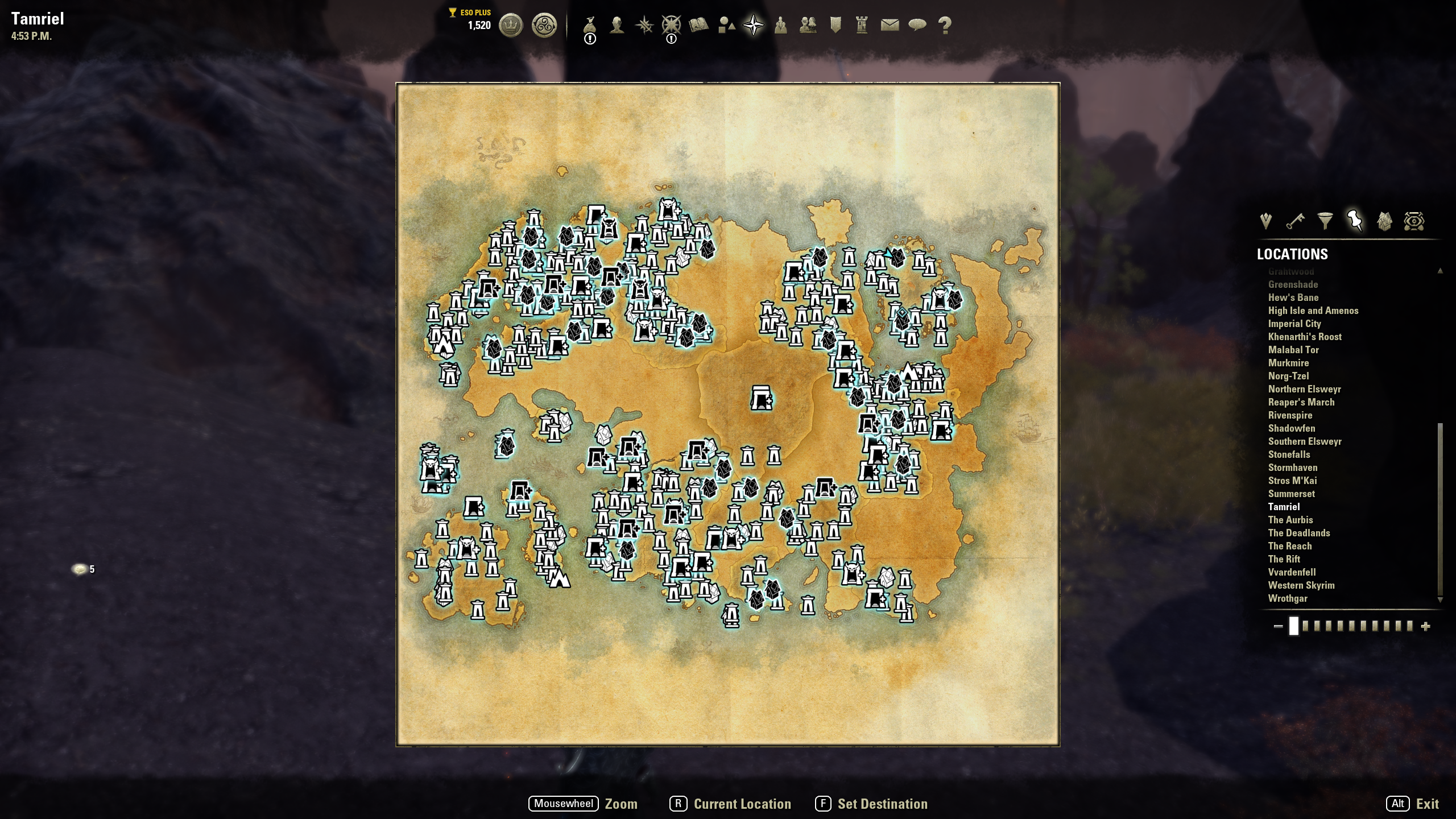This screenshot has width=1456, height=819.
Task: Open the map filters funnel
Action: (1325, 221)
